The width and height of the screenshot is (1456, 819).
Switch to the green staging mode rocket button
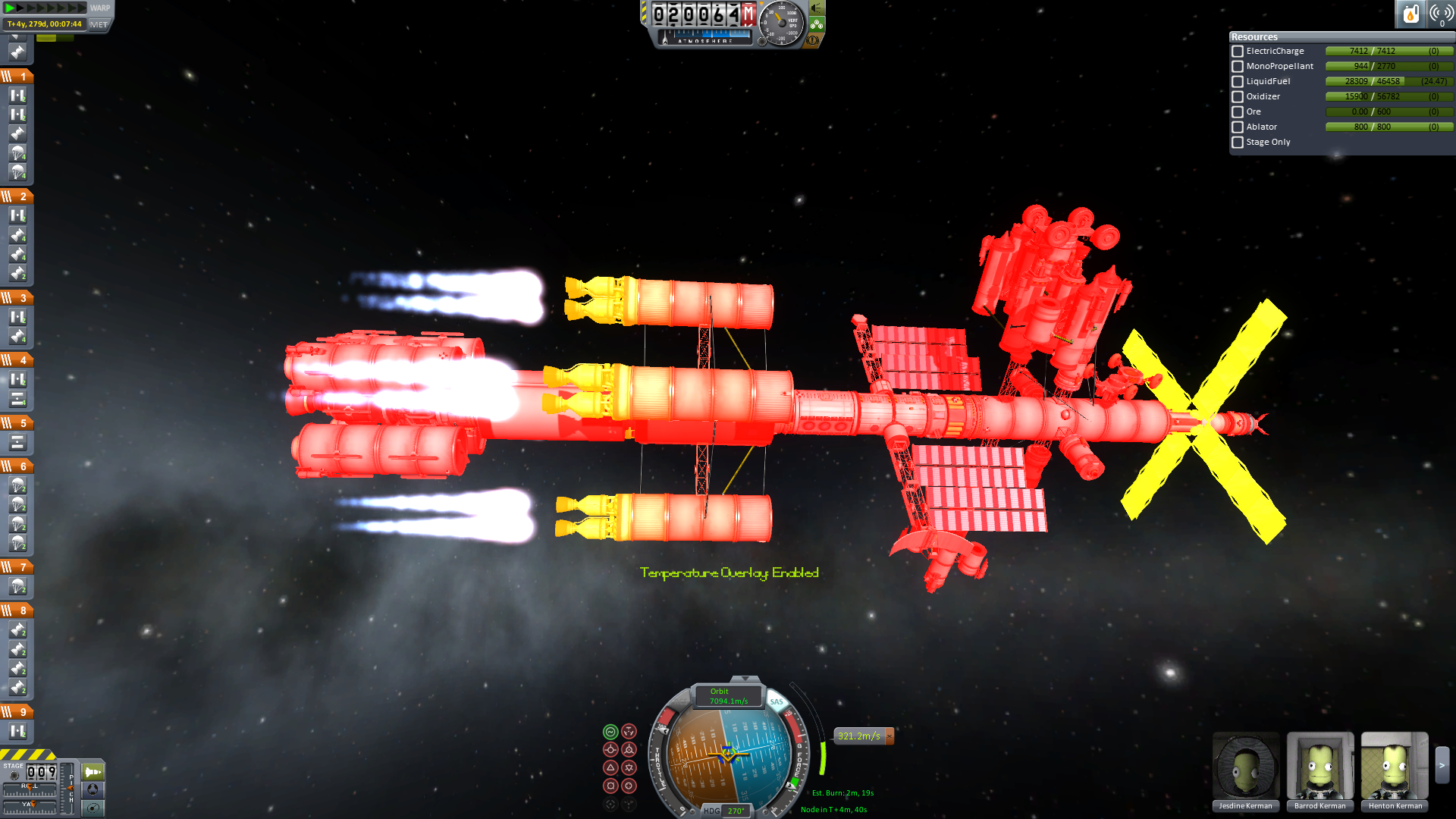pyautogui.click(x=93, y=772)
